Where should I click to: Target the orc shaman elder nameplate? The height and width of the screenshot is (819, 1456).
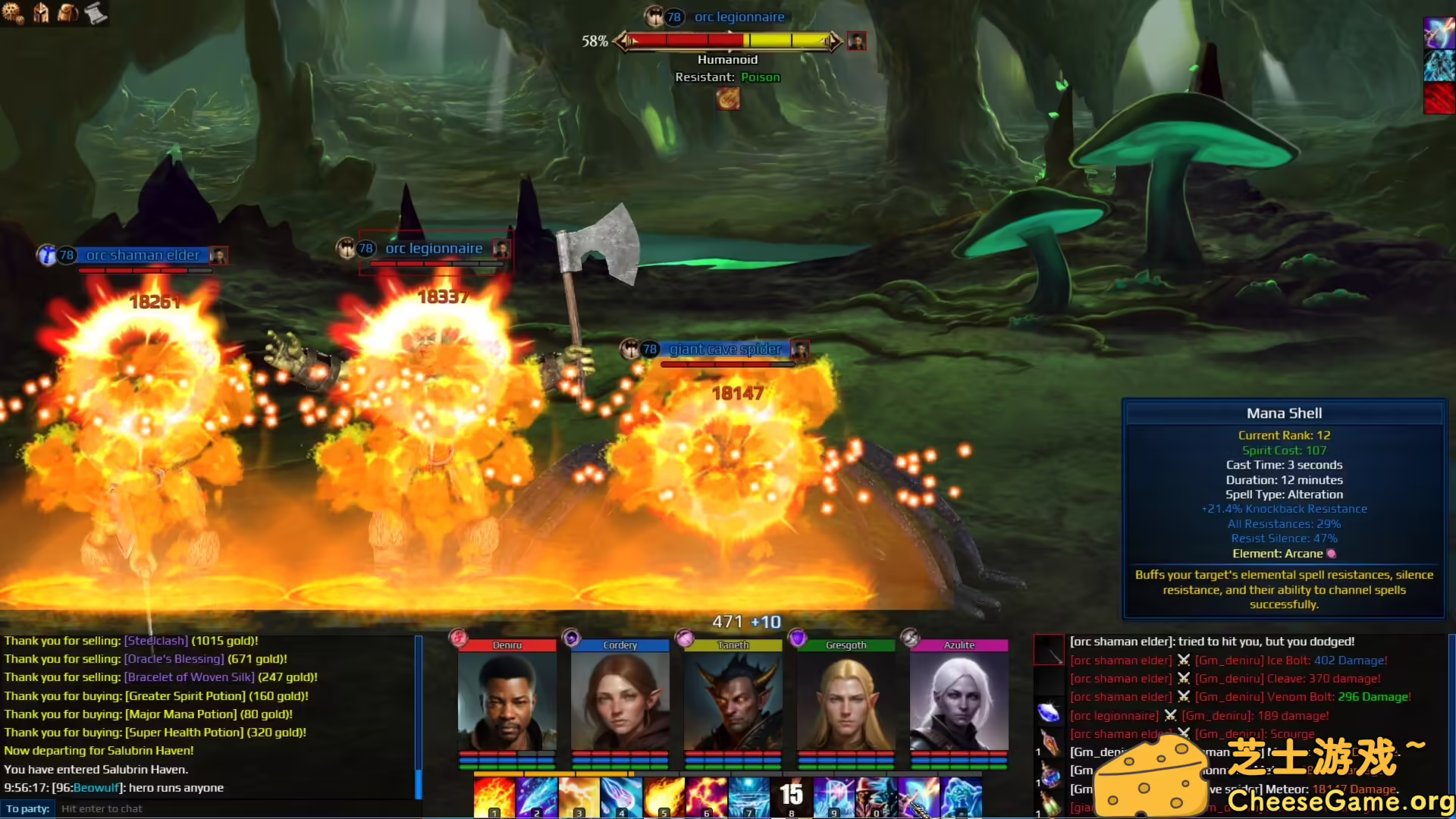tap(143, 256)
